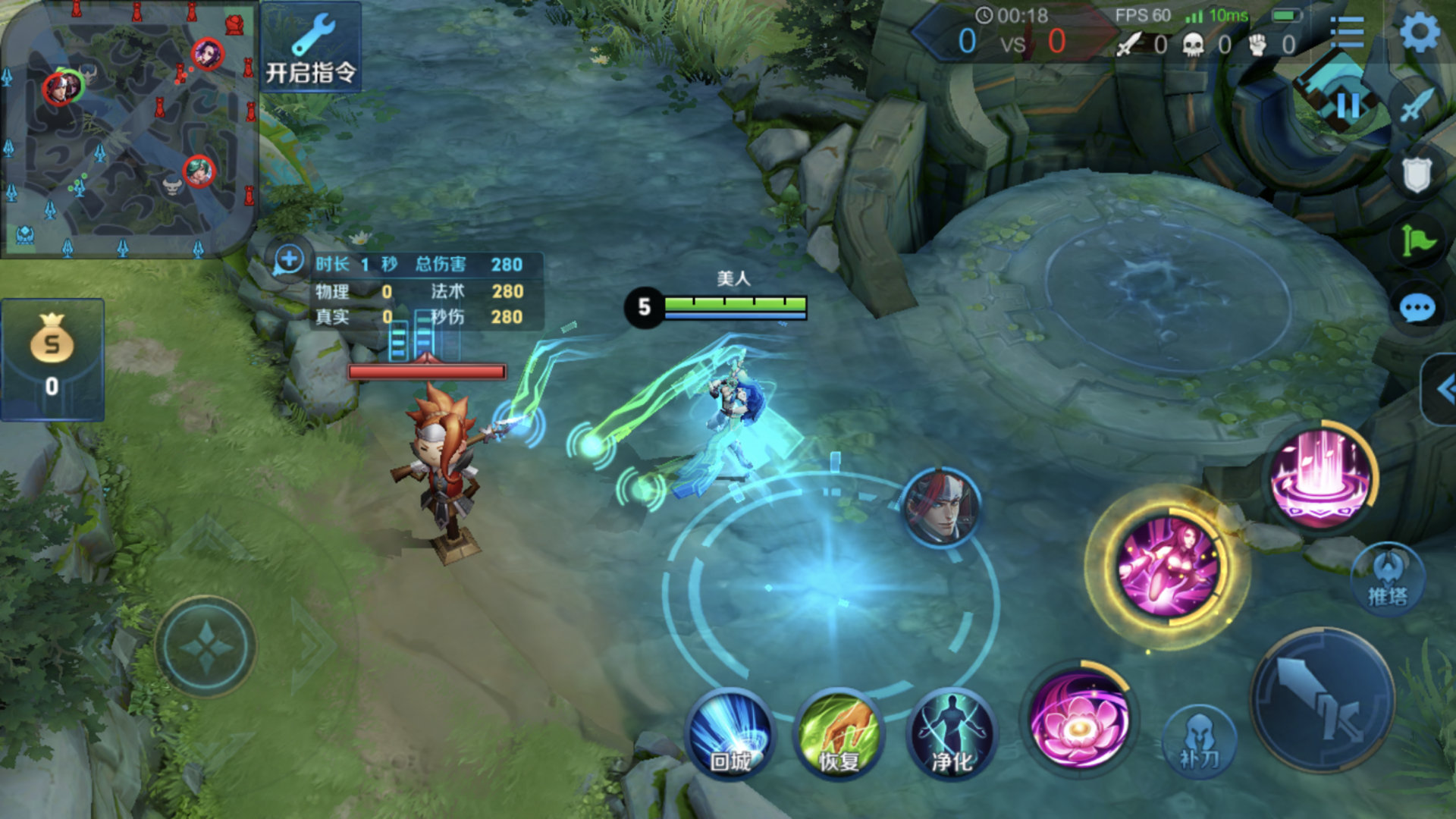Open the chat speech bubble
This screenshot has width=1456, height=819.
[x=1417, y=309]
